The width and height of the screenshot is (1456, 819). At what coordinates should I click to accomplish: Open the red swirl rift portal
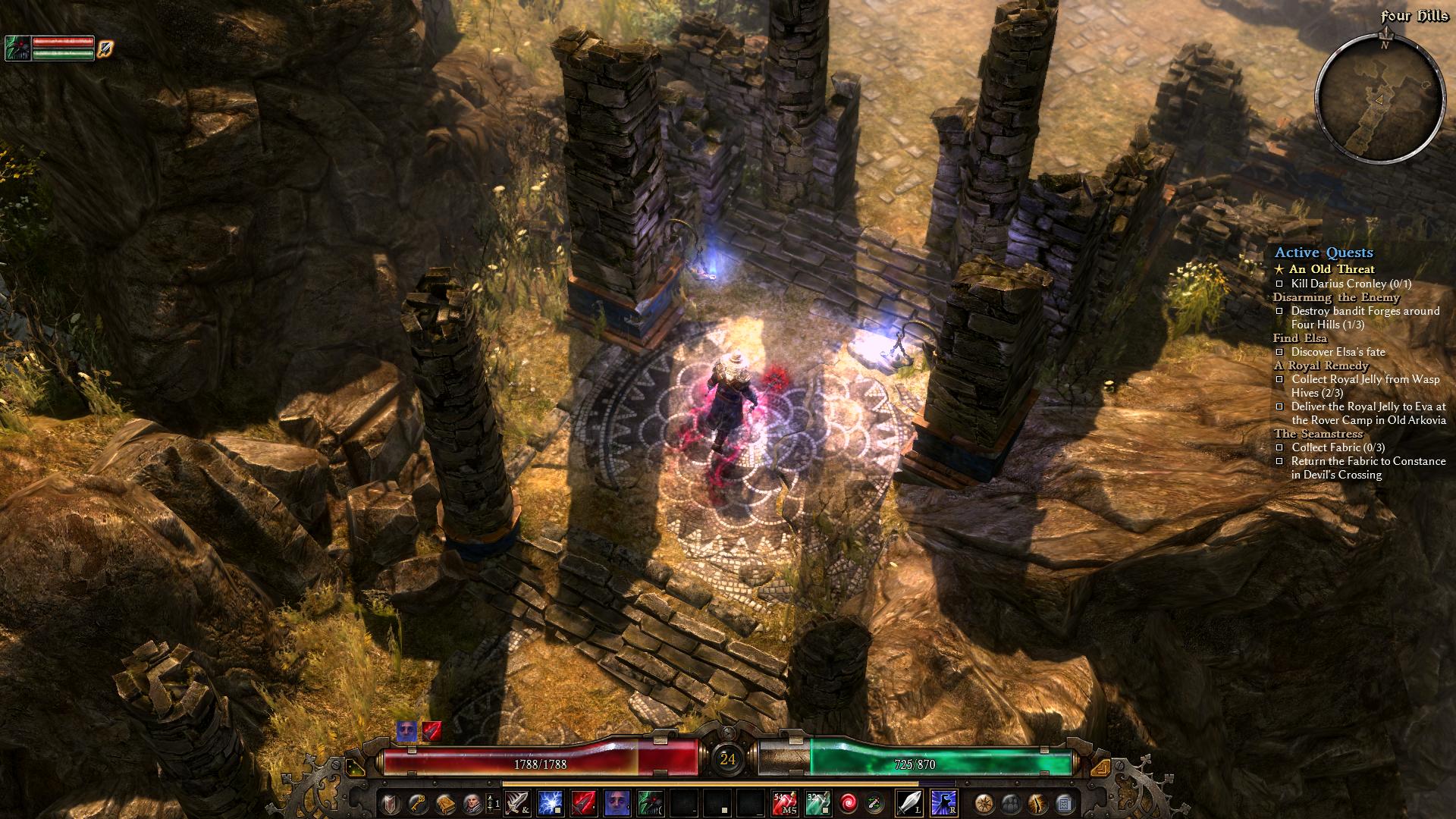(848, 802)
